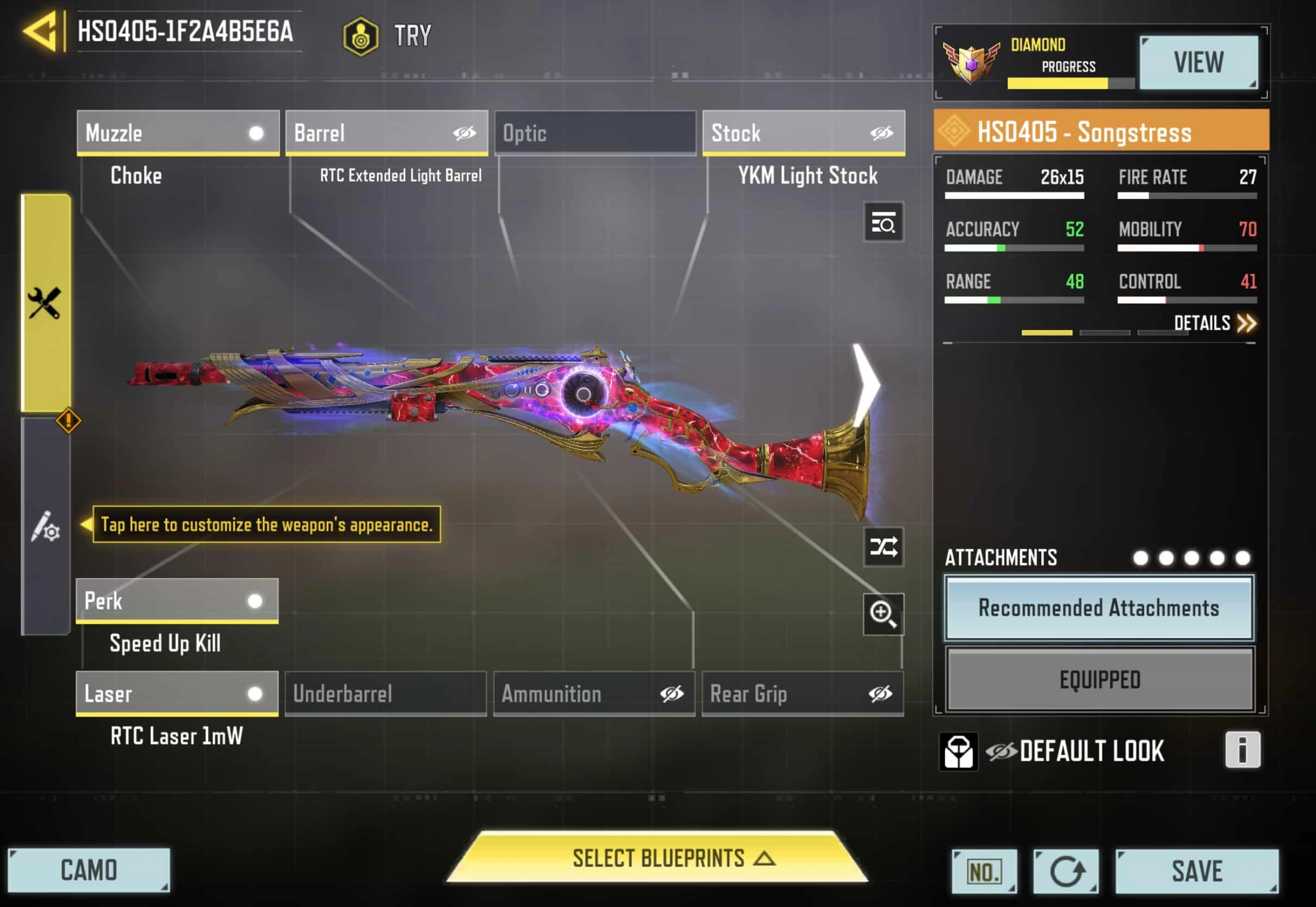Apply Recommended Attachments

click(x=1098, y=607)
